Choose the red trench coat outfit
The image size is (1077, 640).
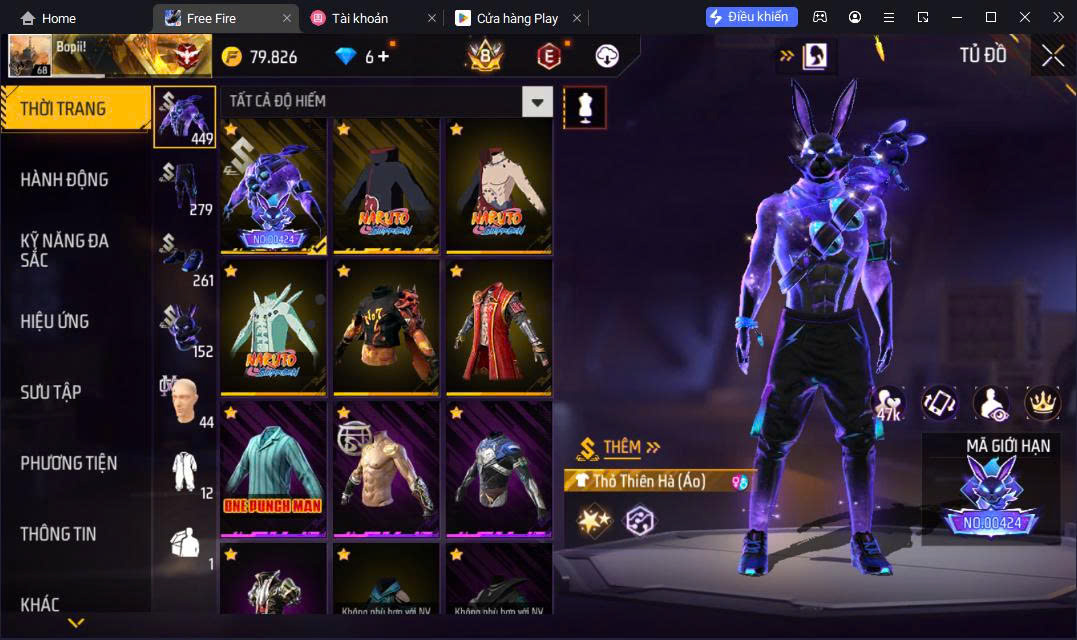(498, 327)
